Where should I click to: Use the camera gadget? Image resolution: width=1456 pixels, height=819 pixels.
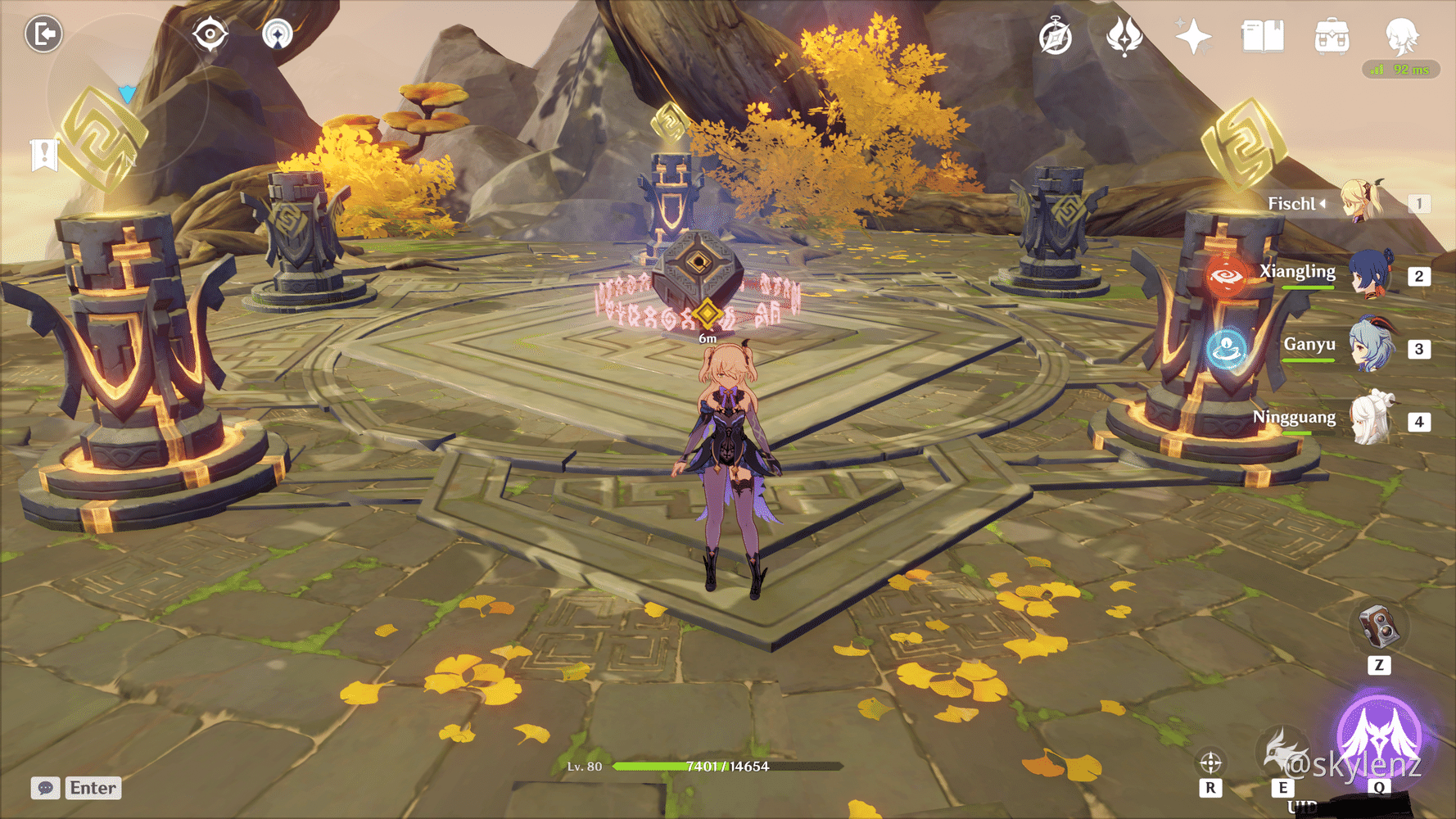click(x=1379, y=628)
